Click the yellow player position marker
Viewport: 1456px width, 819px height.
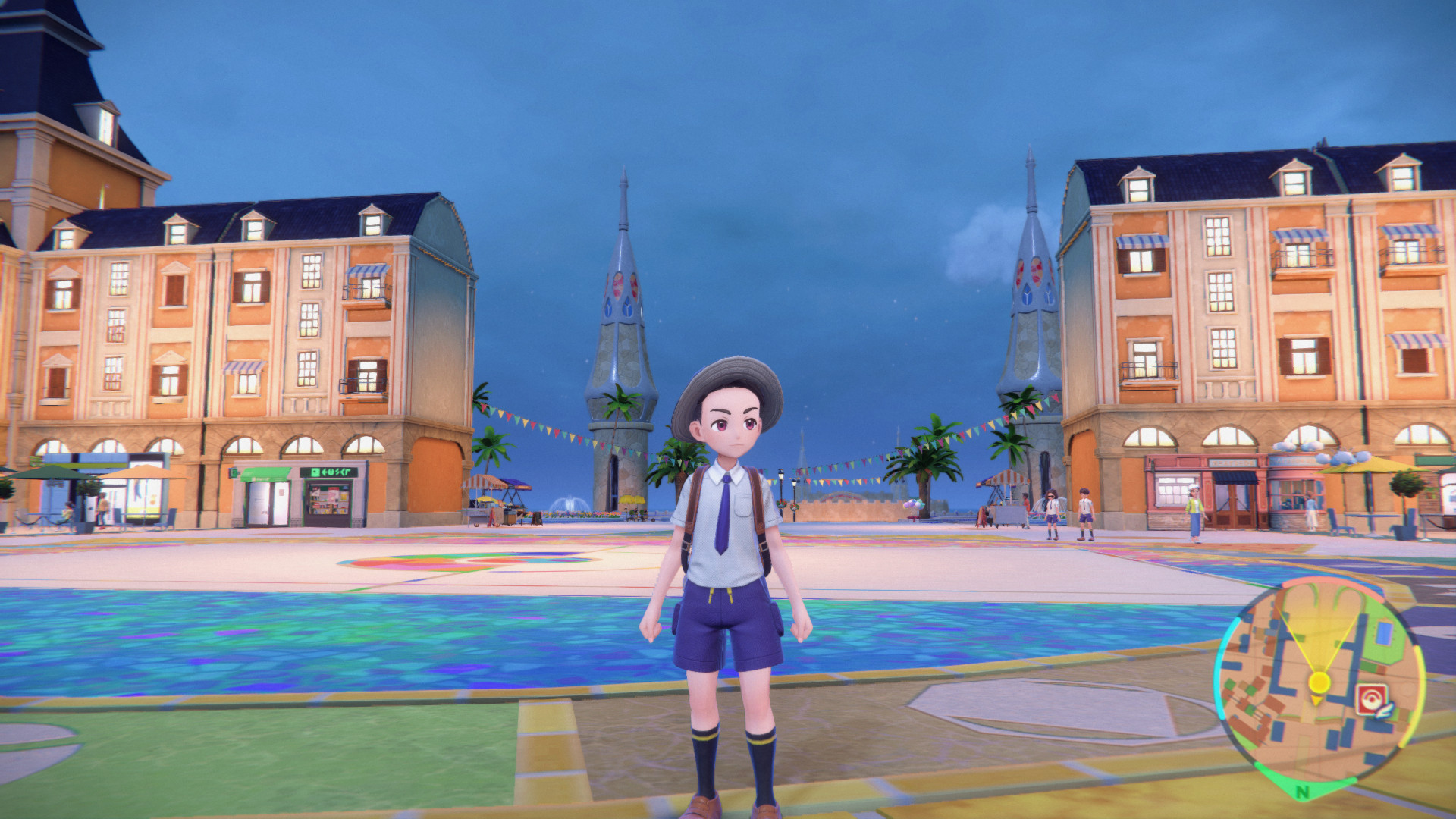1320,682
